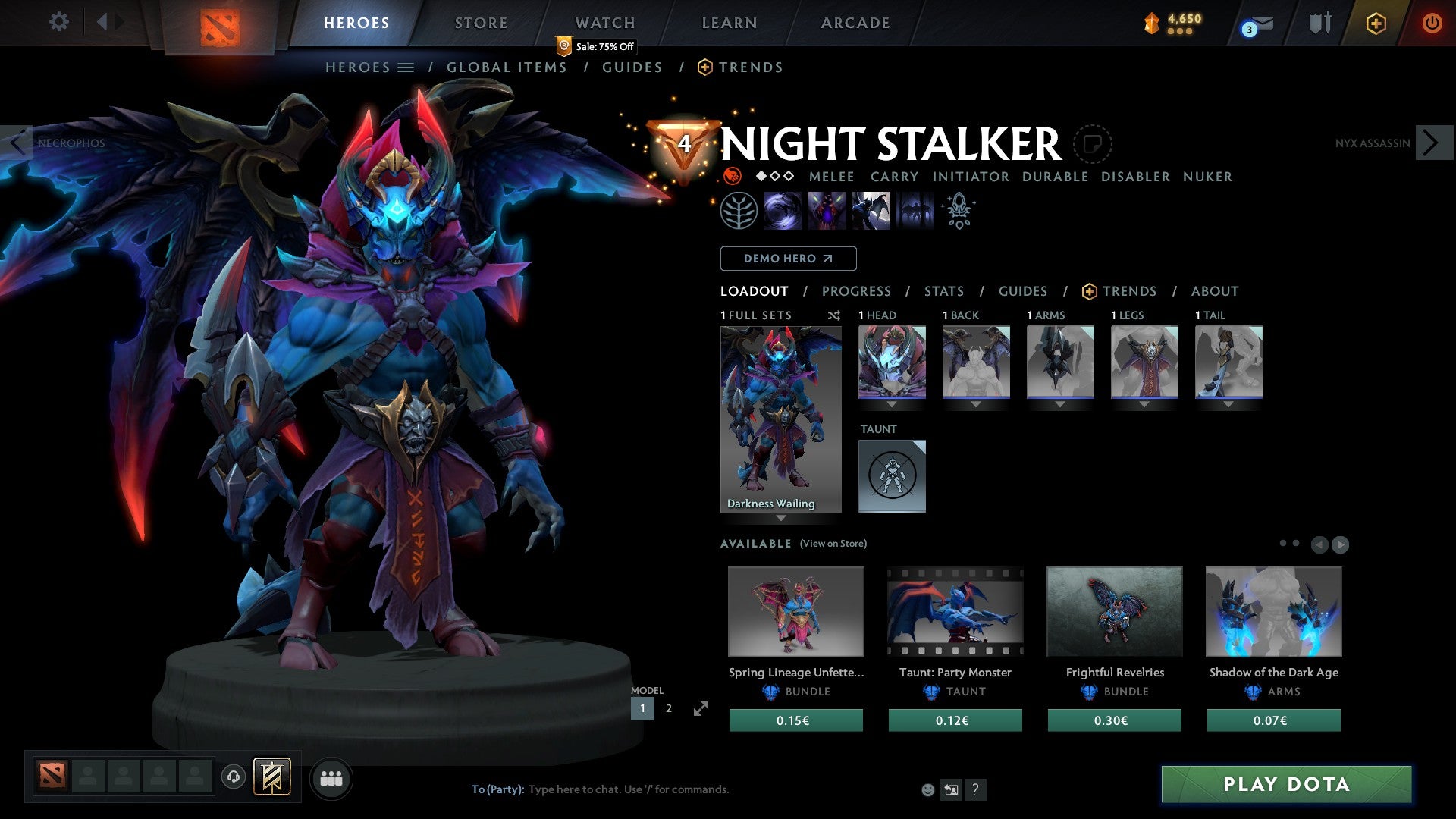Click the red power-off icon
Viewport: 1456px width, 819px height.
(1433, 23)
